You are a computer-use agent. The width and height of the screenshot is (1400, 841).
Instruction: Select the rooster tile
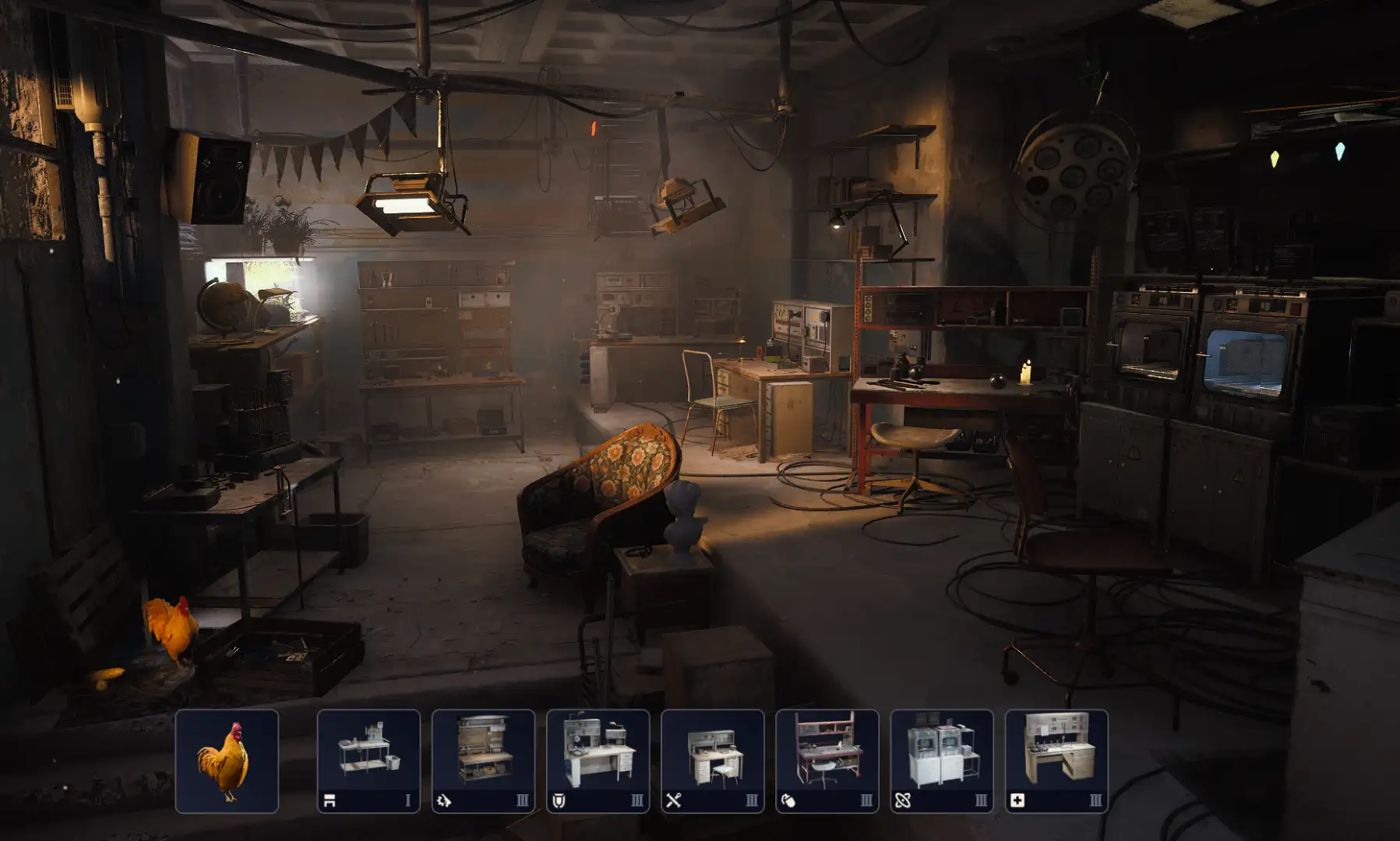click(x=227, y=761)
